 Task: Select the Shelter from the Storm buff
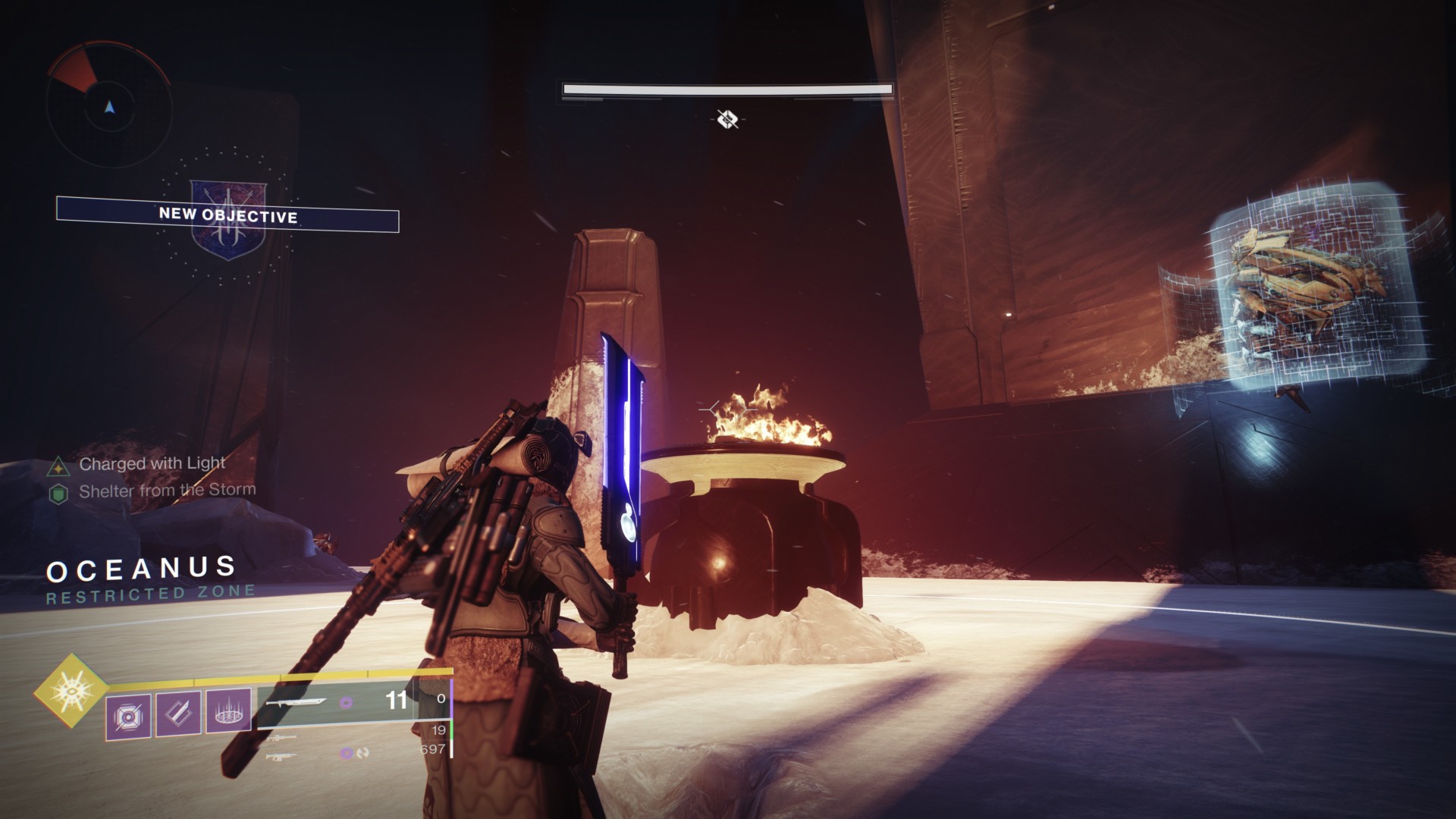point(167,491)
